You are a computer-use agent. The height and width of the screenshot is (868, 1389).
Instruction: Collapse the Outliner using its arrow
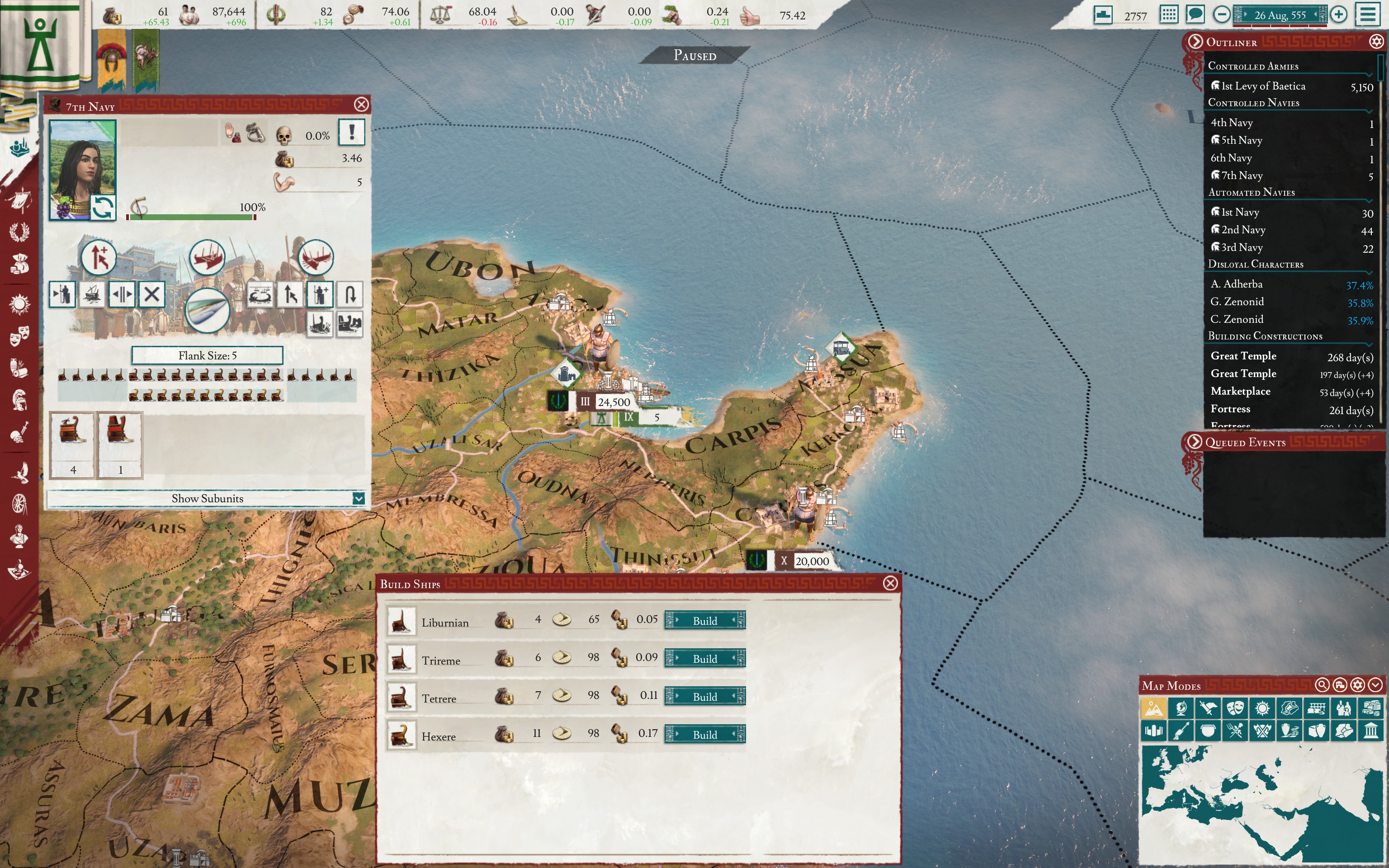click(x=1195, y=42)
